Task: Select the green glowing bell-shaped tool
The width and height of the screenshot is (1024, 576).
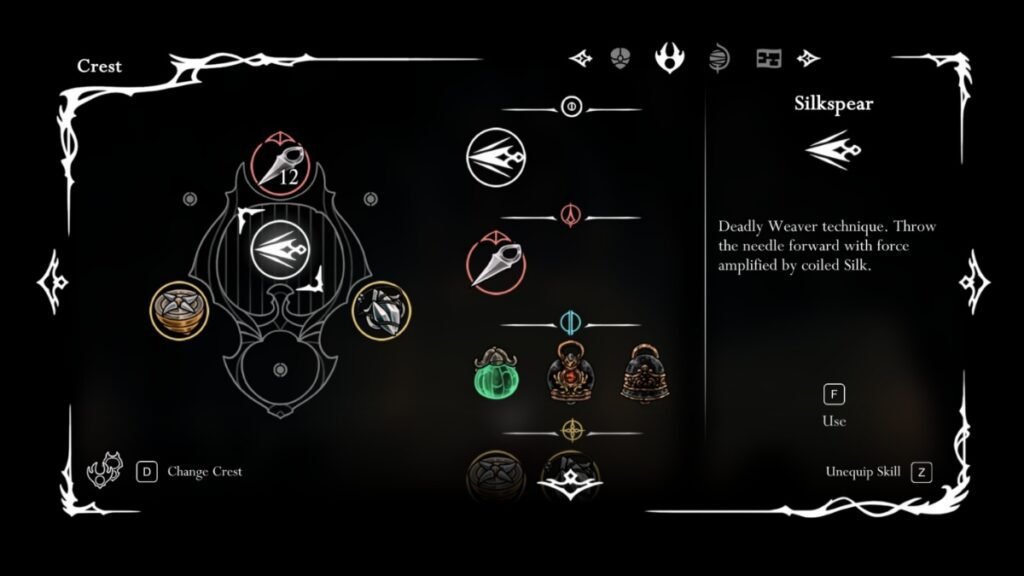Action: coord(497,373)
